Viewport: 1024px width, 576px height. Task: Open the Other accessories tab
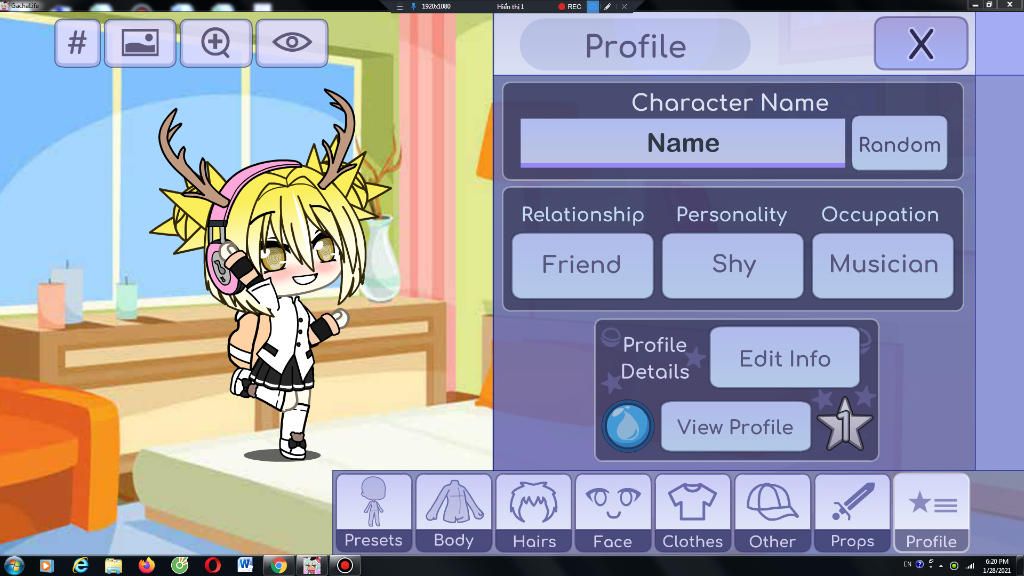click(x=772, y=513)
